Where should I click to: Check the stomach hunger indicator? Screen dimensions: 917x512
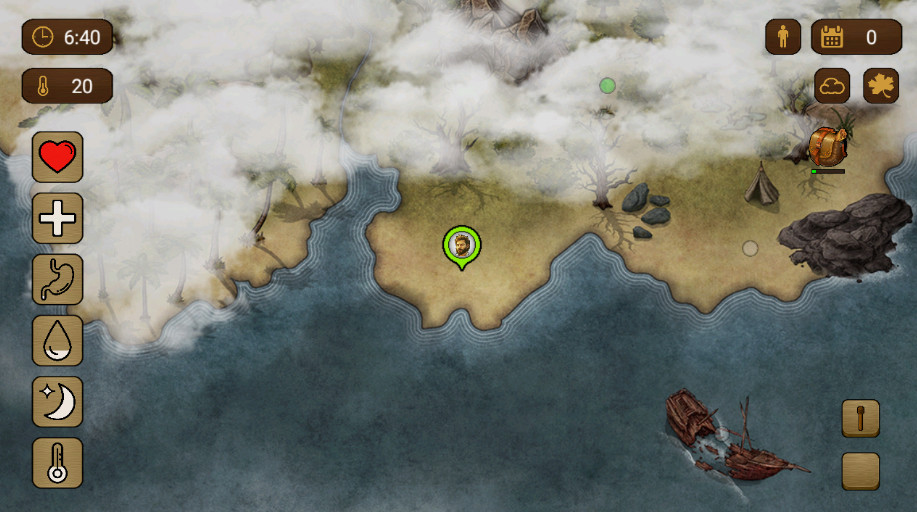pyautogui.click(x=58, y=279)
